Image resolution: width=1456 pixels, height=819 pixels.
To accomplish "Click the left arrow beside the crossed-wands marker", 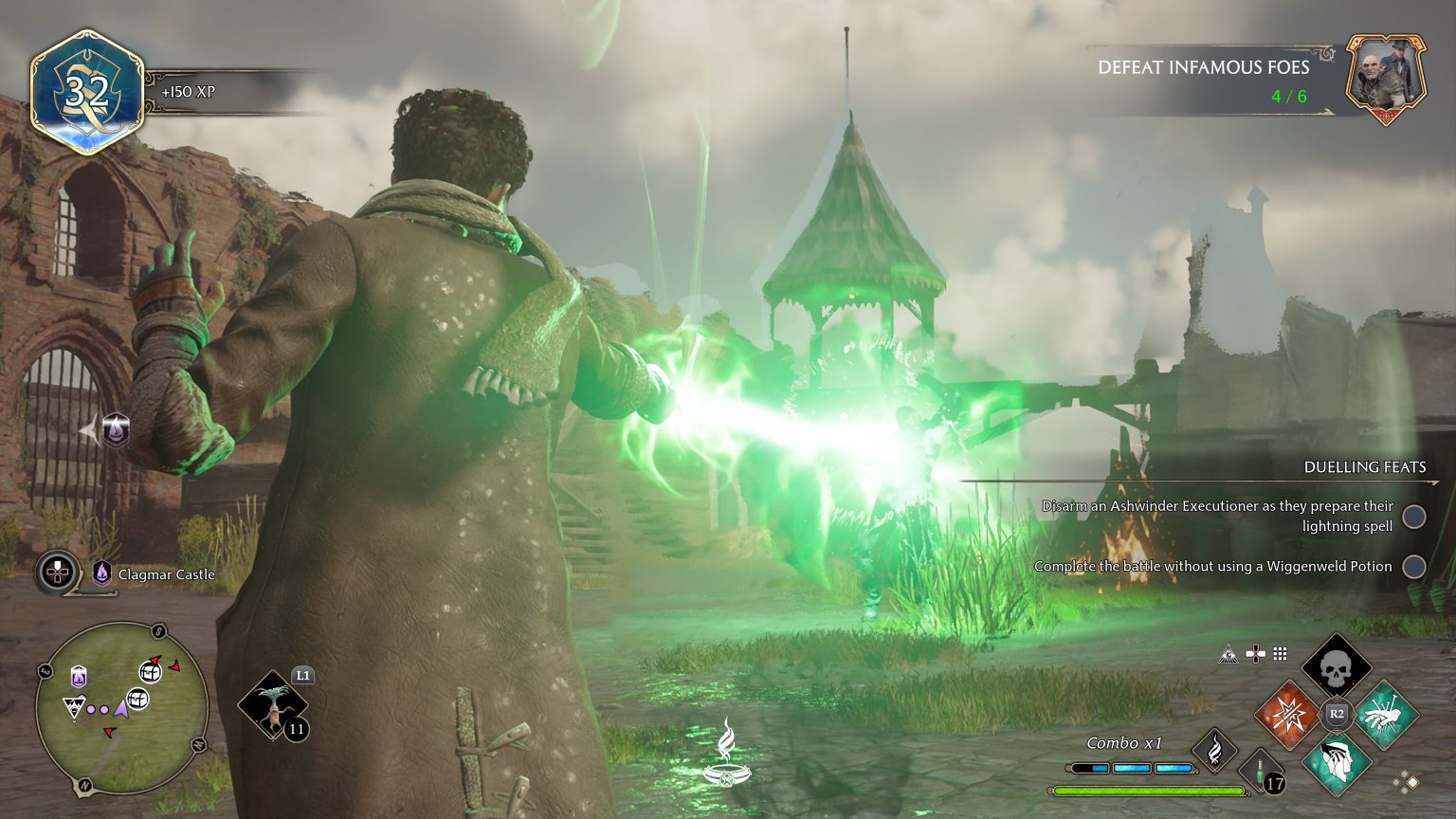I will [87, 429].
